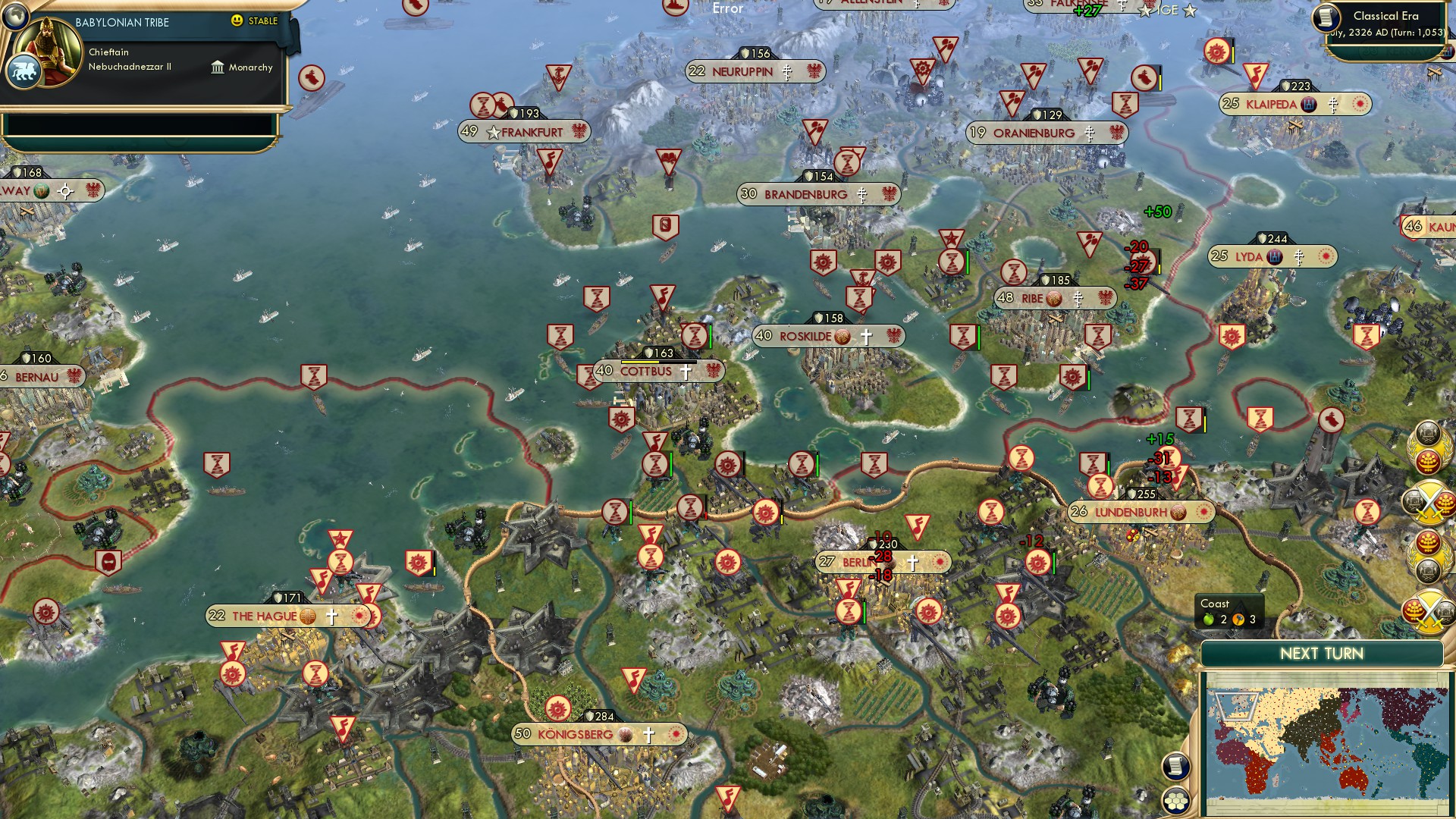This screenshot has height=819, width=1456.
Task: Select the Berlin city banner
Action: 857,563
